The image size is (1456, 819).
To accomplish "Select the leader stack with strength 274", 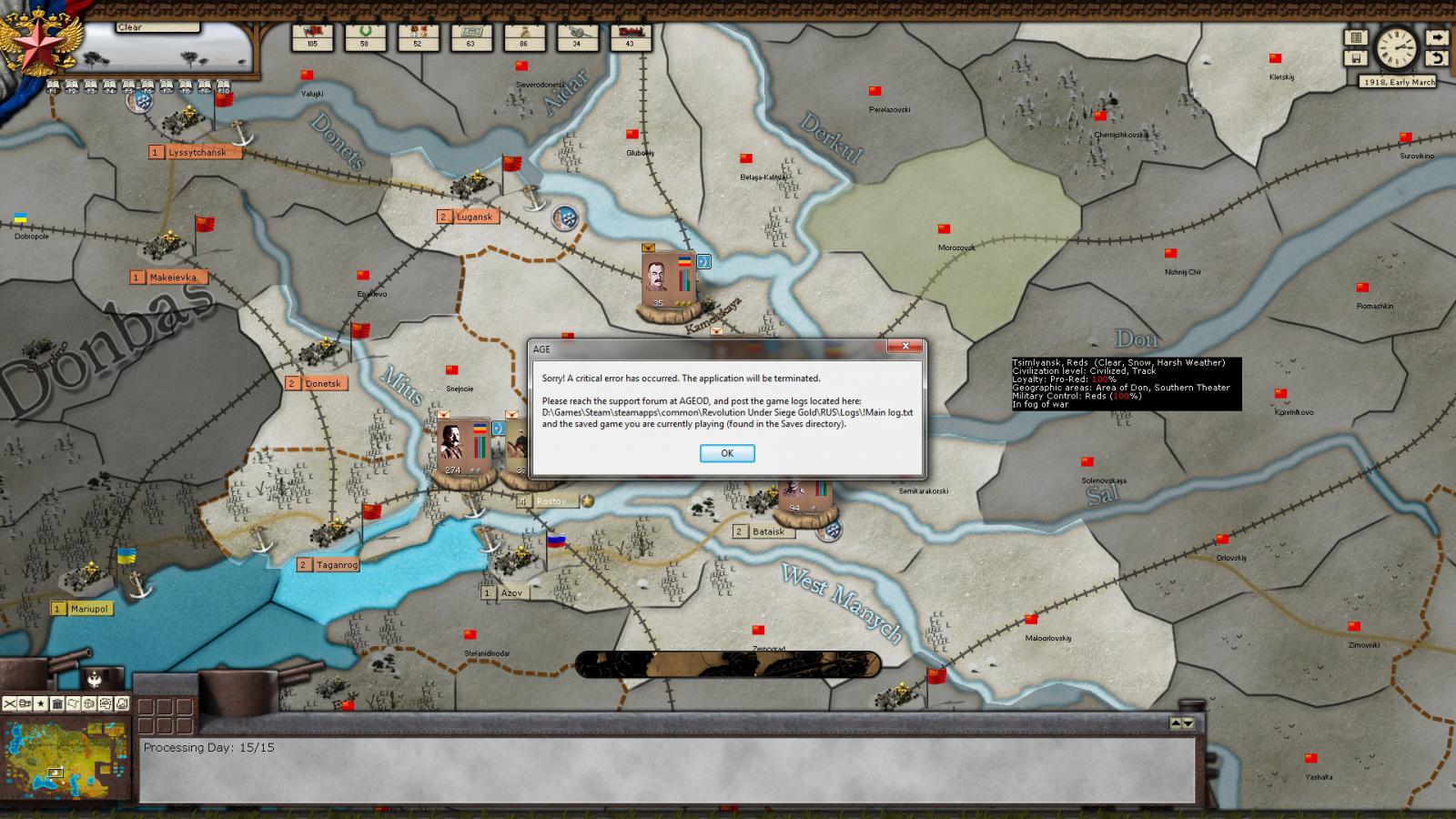I will 462,449.
